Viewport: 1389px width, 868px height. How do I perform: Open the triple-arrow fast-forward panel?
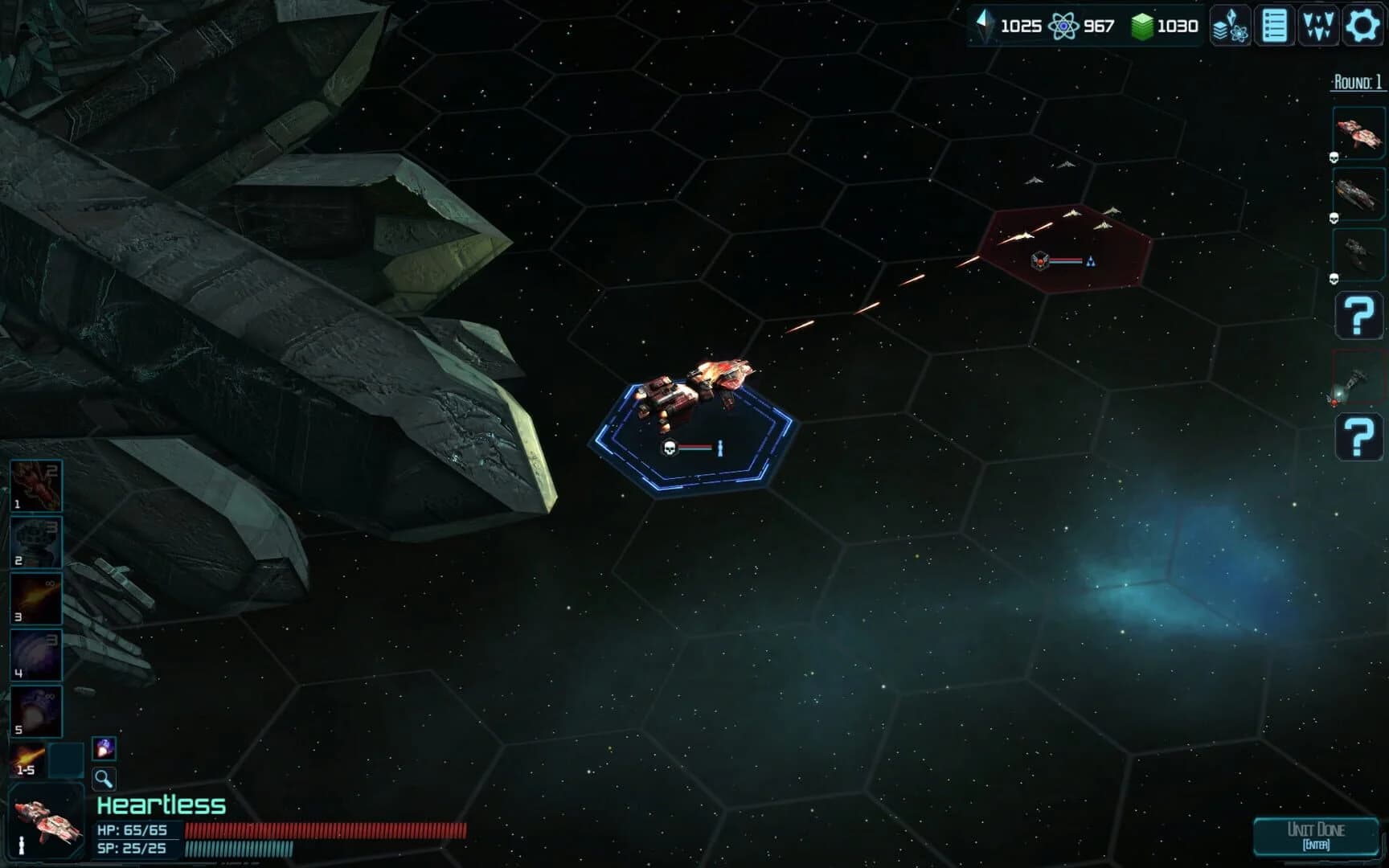tap(1317, 26)
